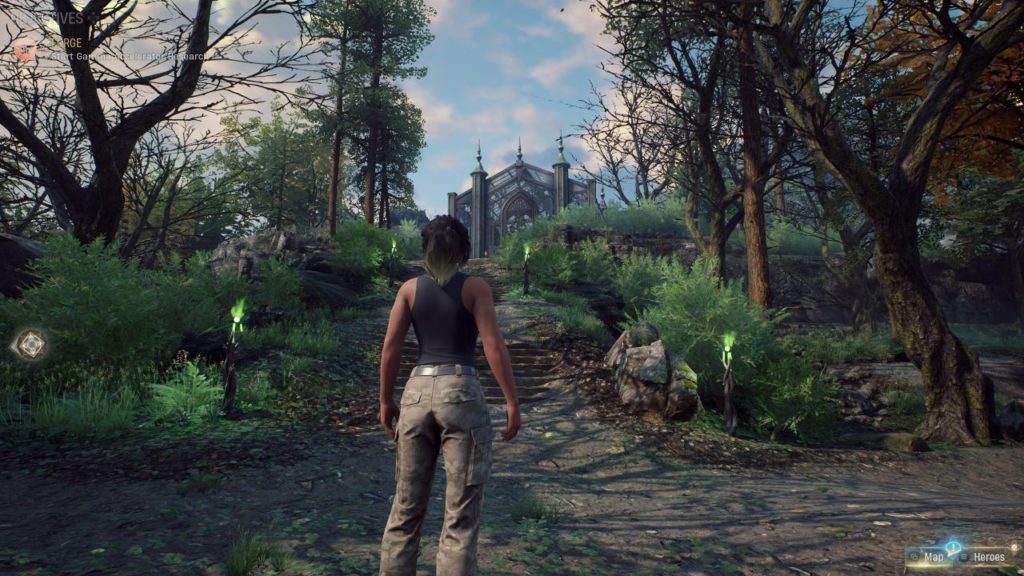Click the blue speech bubble alert icon
1024x576 pixels.
[x=952, y=547]
